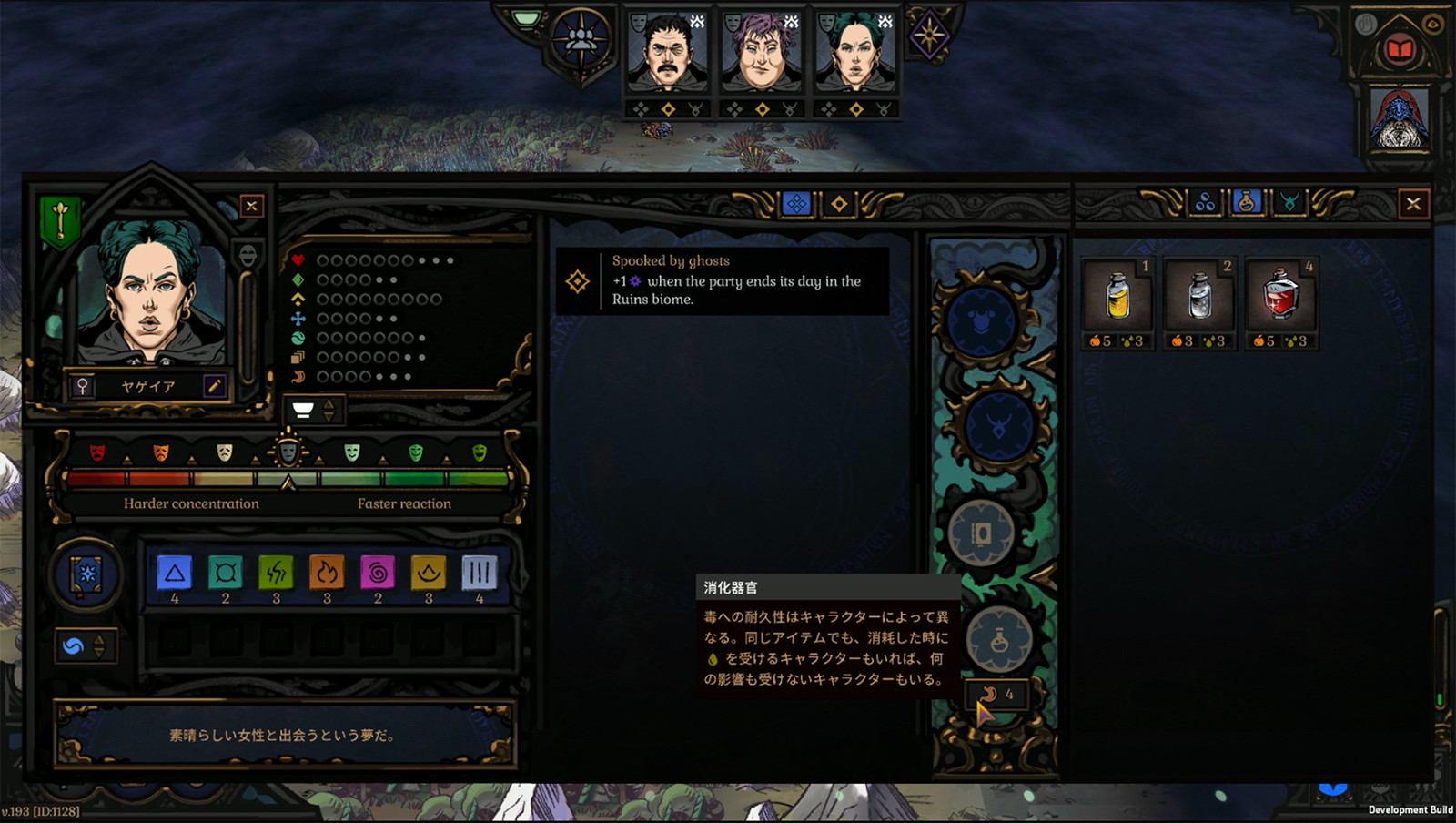Select the mustached party member portrait

point(667,55)
